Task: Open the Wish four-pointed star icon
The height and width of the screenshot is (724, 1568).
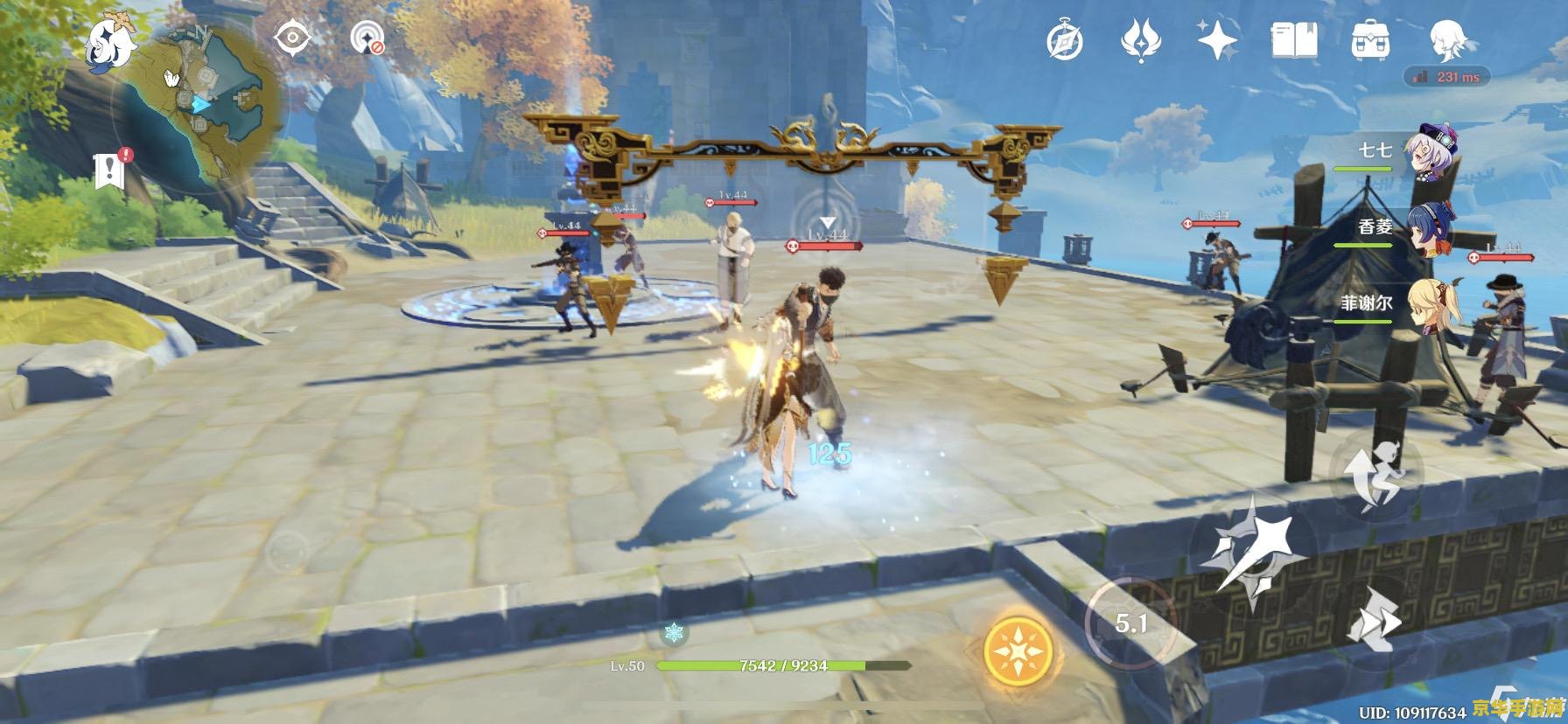Action: 1217,40
